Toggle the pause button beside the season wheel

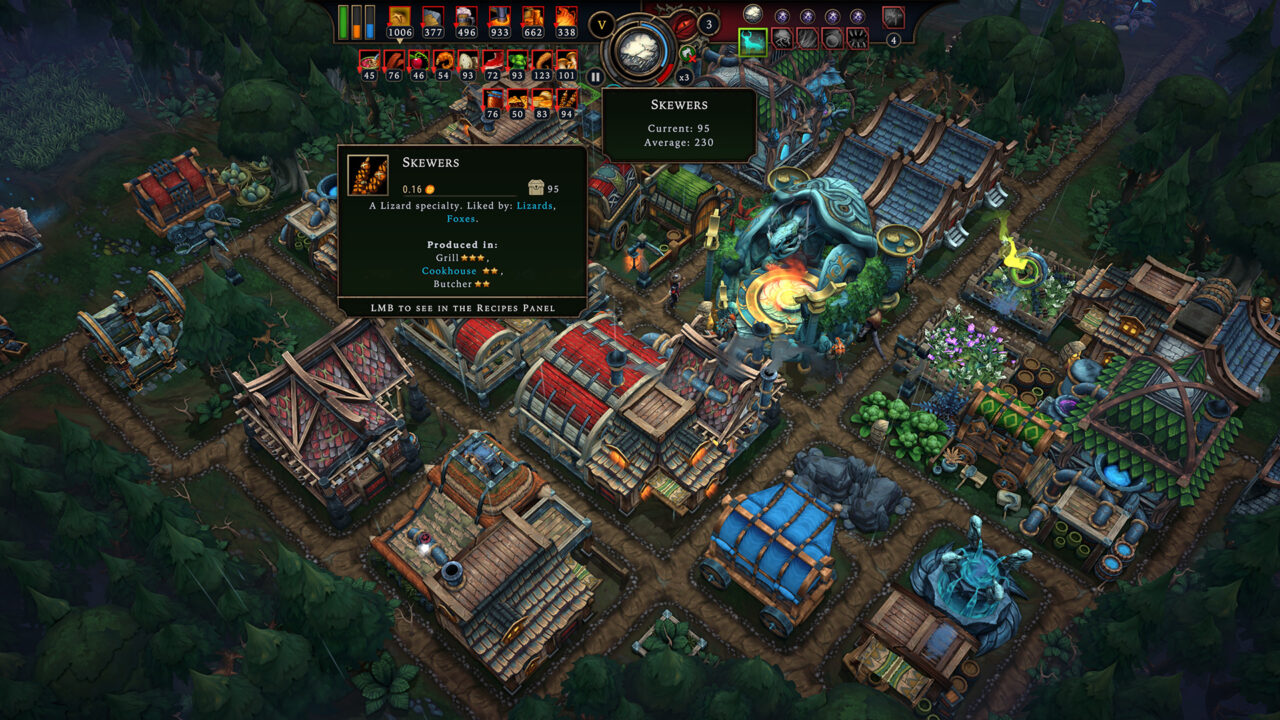pos(594,76)
